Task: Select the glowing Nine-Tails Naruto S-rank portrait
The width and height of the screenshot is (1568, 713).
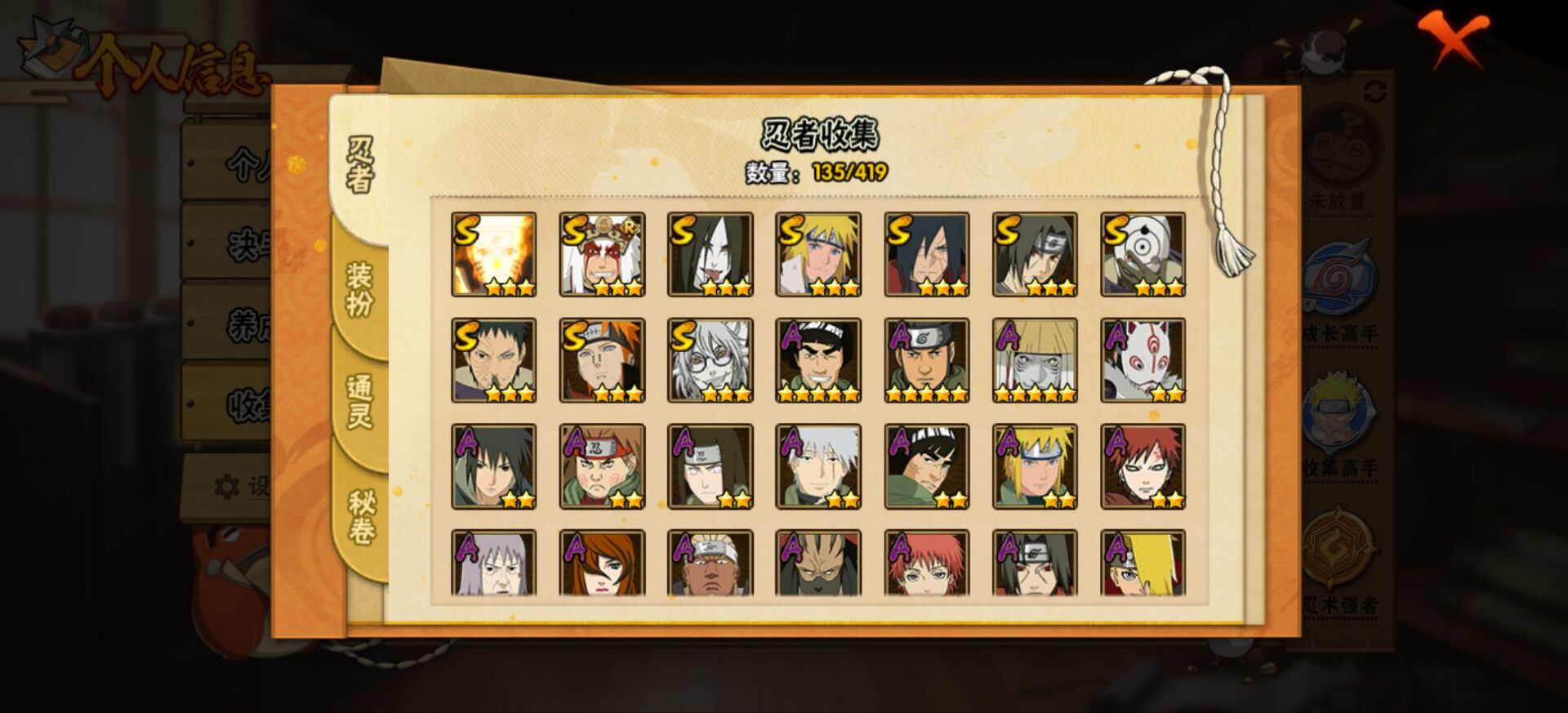Action: click(x=493, y=254)
